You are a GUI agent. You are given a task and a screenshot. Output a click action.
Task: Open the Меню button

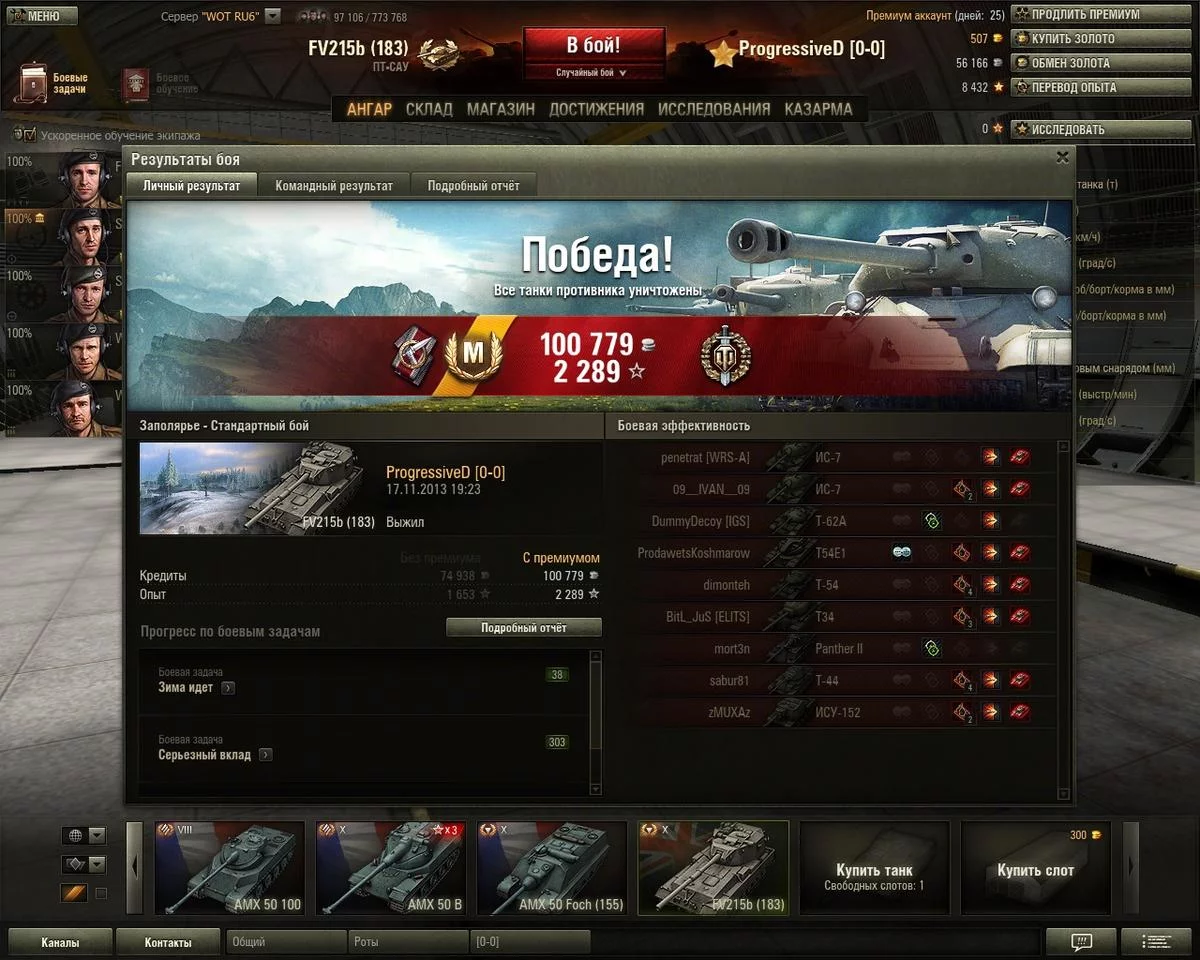coord(40,16)
